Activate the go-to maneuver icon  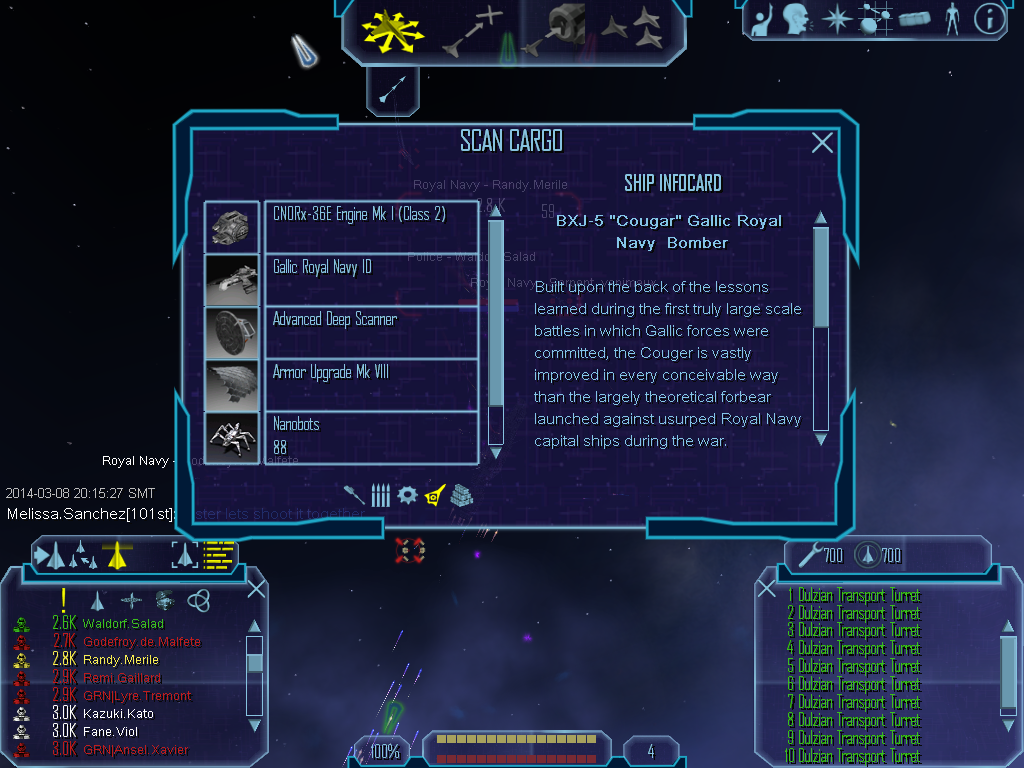(x=470, y=31)
